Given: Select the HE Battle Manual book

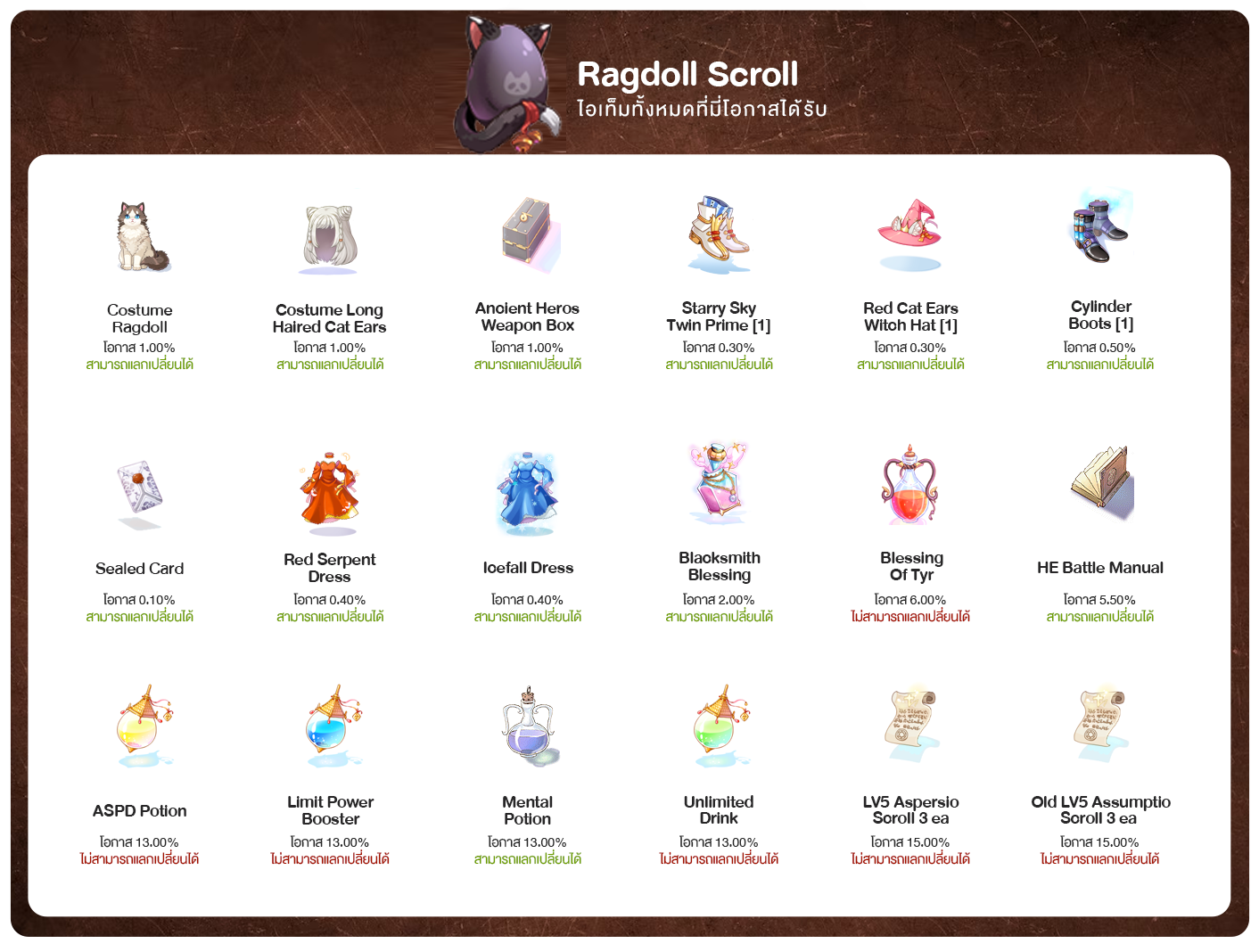Looking at the screenshot, I should 1102,484.
